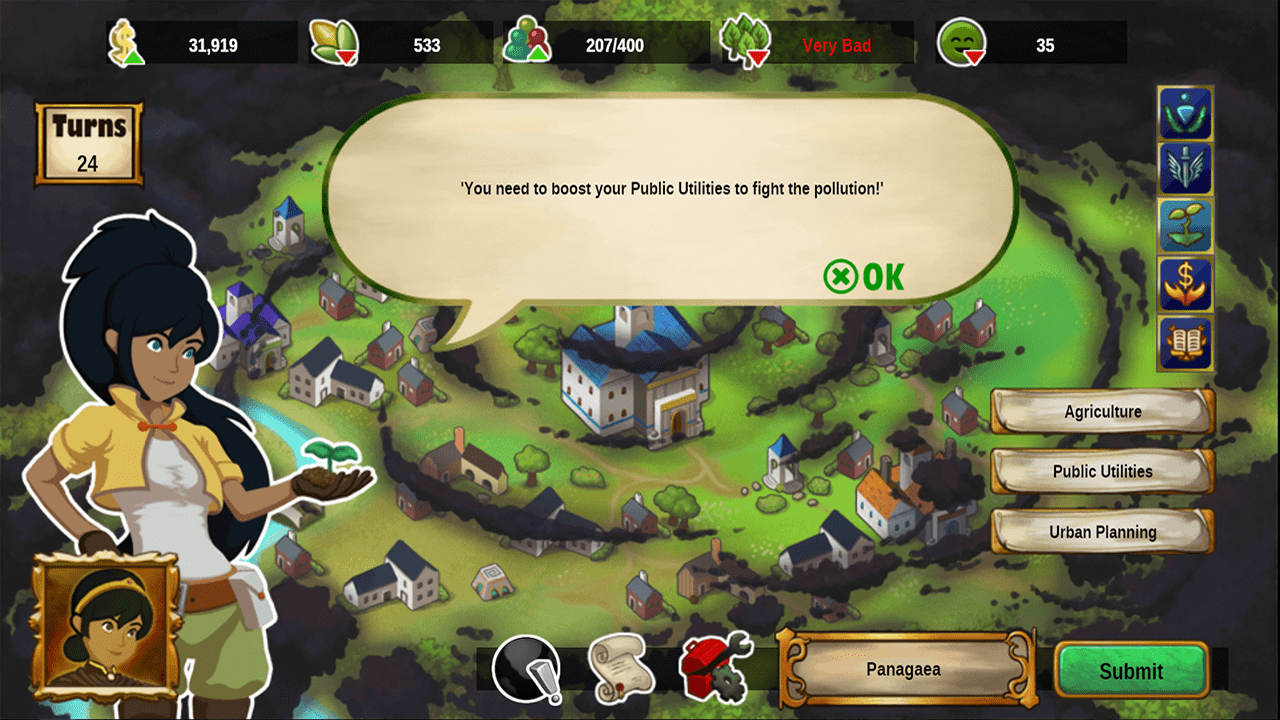Choose the Urban Planning option
Image resolution: width=1280 pixels, height=720 pixels.
[x=1102, y=532]
